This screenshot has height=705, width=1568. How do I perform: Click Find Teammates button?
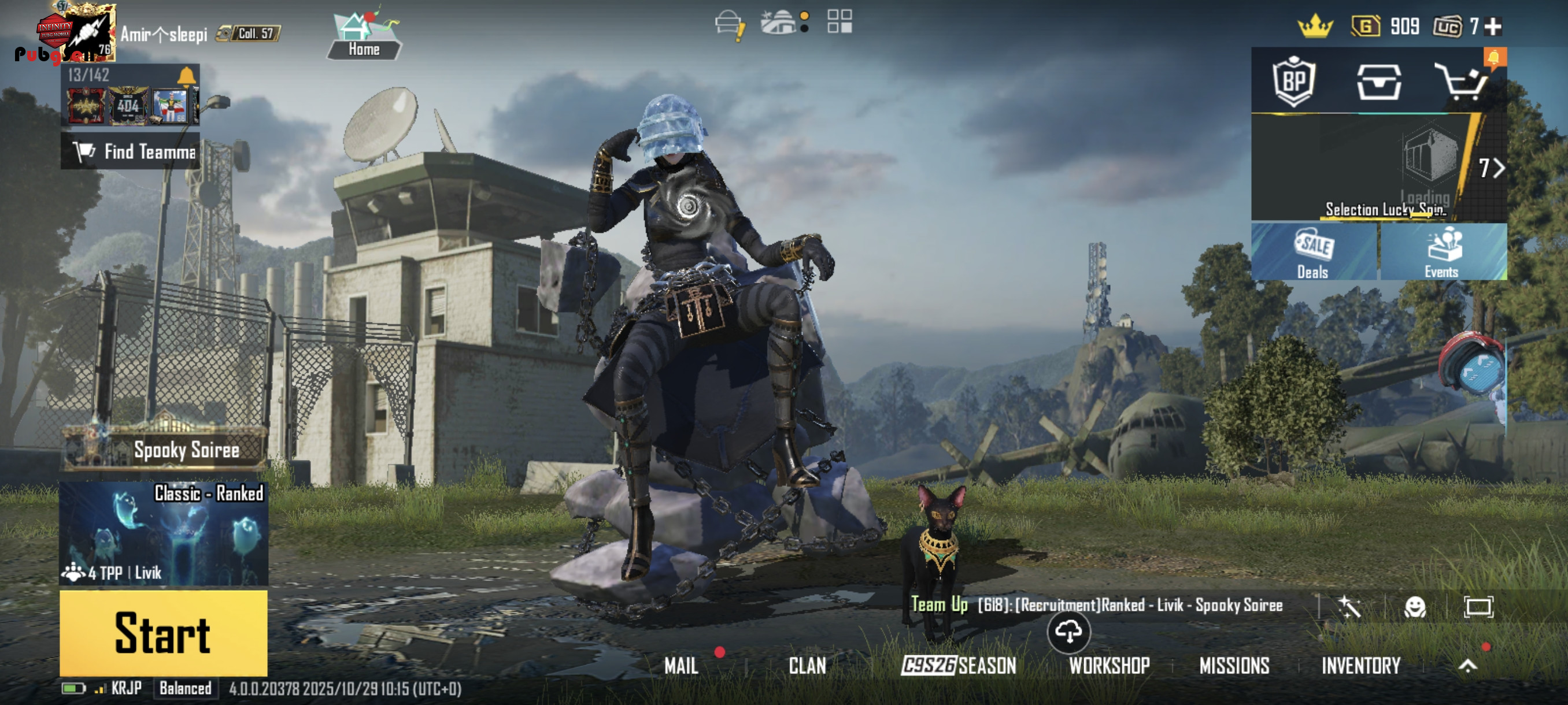click(130, 151)
